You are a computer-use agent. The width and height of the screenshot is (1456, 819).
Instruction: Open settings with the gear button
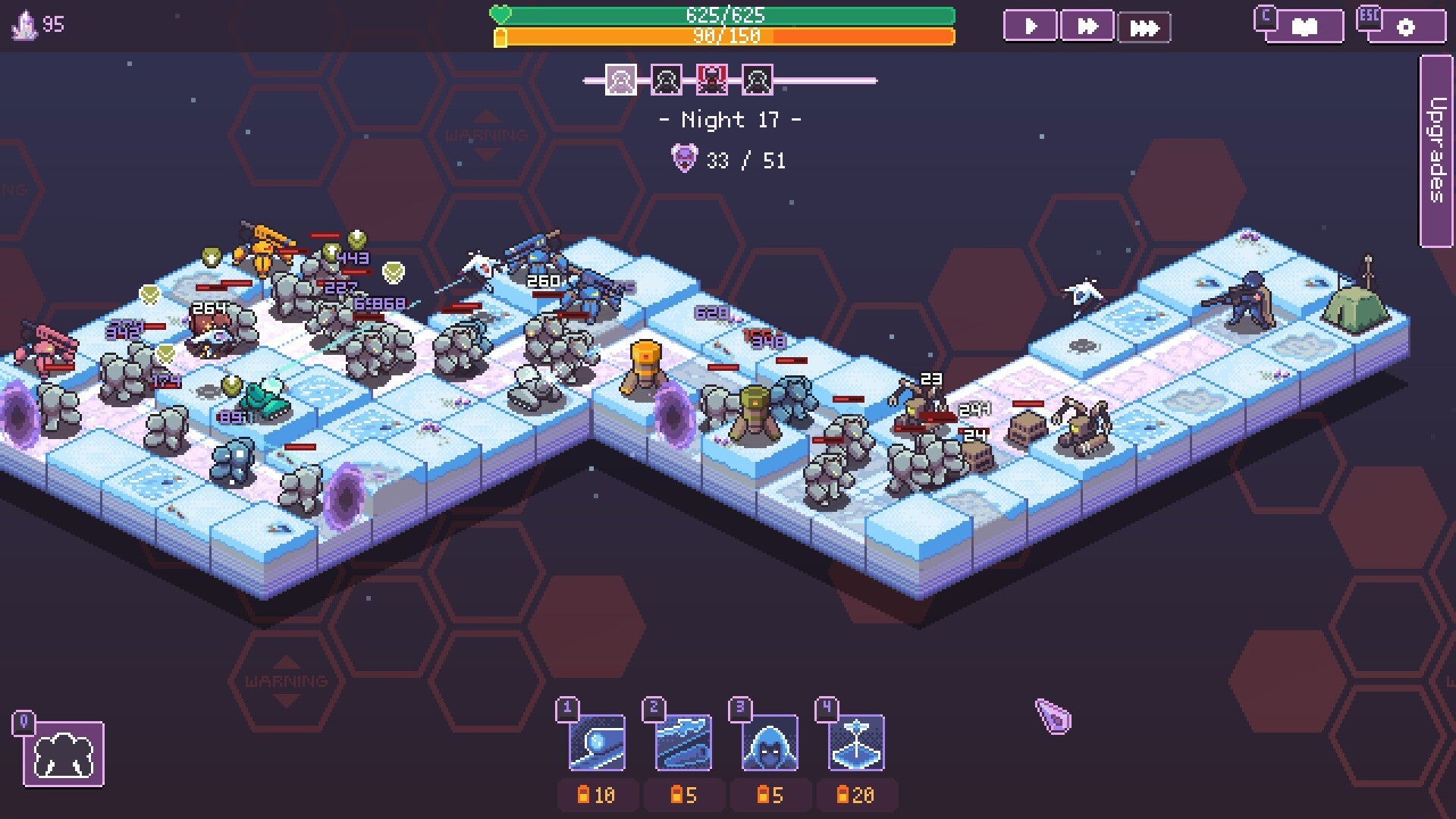(x=1405, y=27)
